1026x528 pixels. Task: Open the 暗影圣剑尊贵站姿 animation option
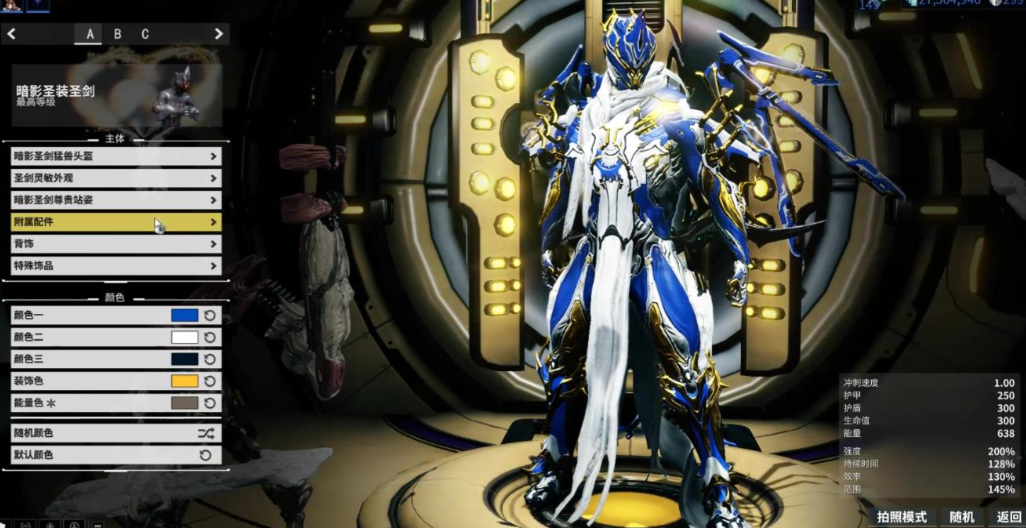(115, 200)
